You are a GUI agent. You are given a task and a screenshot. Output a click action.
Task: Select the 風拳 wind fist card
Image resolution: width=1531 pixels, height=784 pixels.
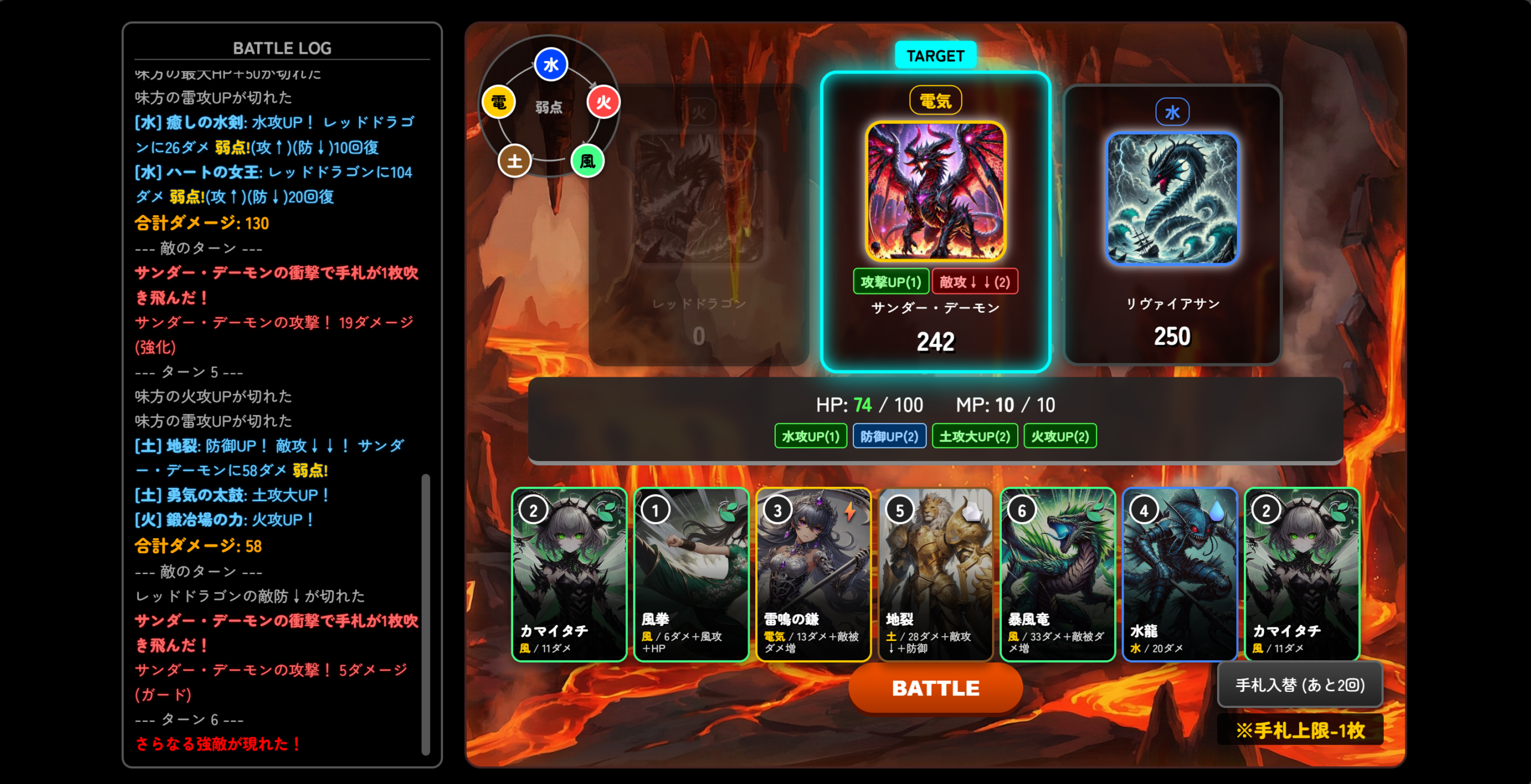[x=691, y=574]
